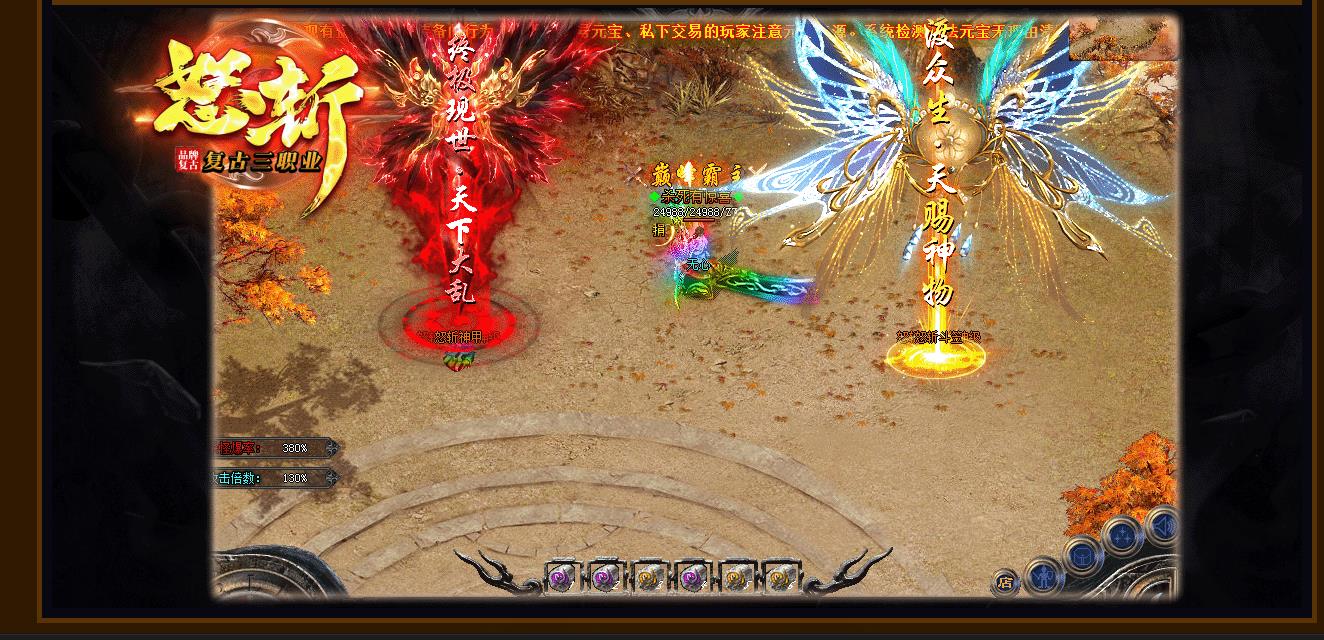Expand the 怪爆率 380% bar arrow
This screenshot has width=1324, height=640.
[x=331, y=448]
